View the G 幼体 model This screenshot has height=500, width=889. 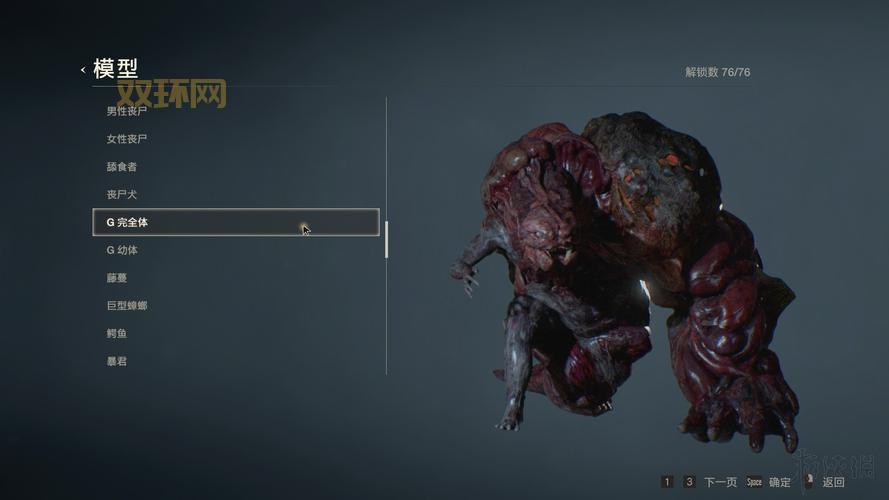[122, 250]
